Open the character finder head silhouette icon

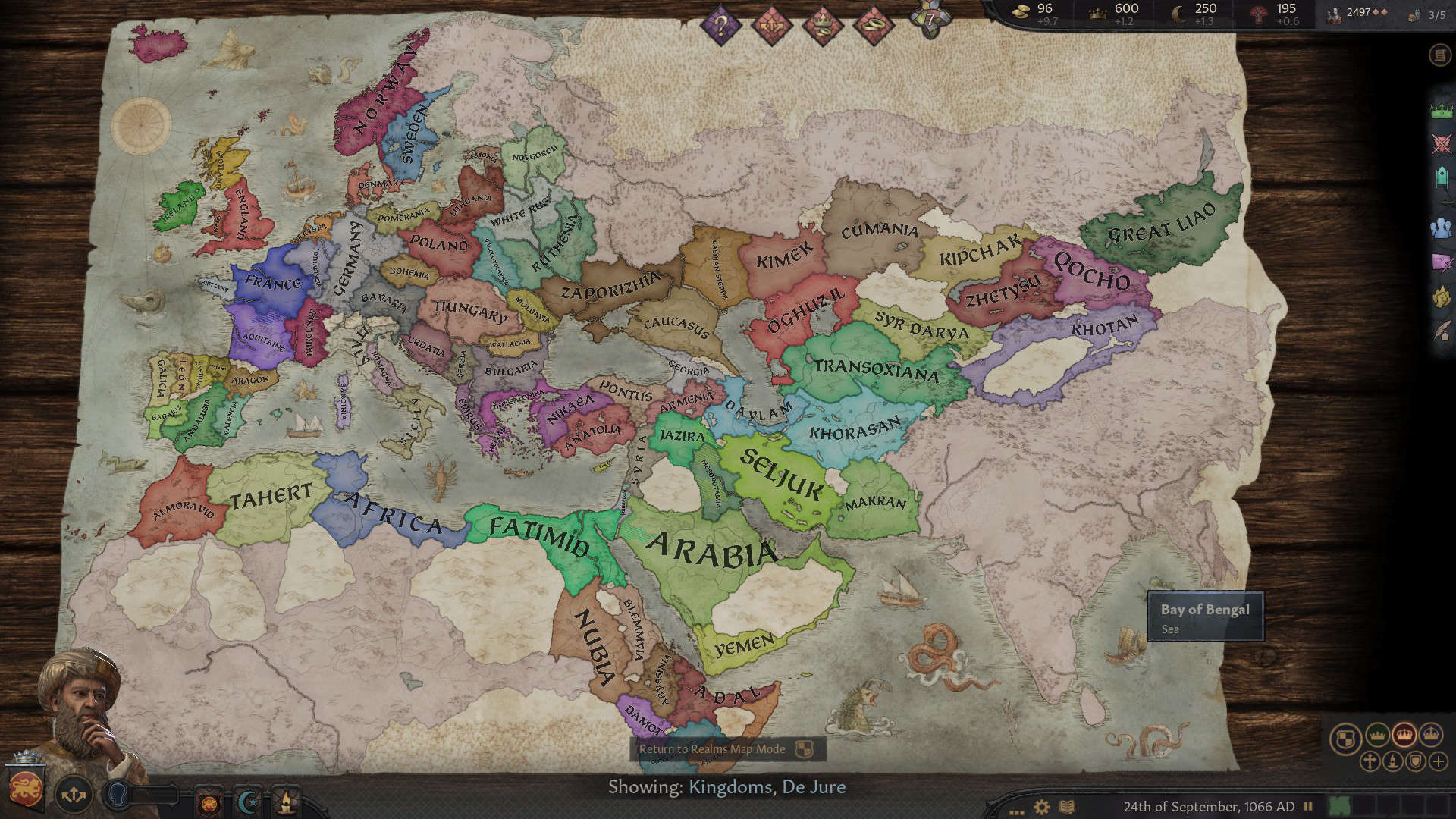(x=118, y=796)
